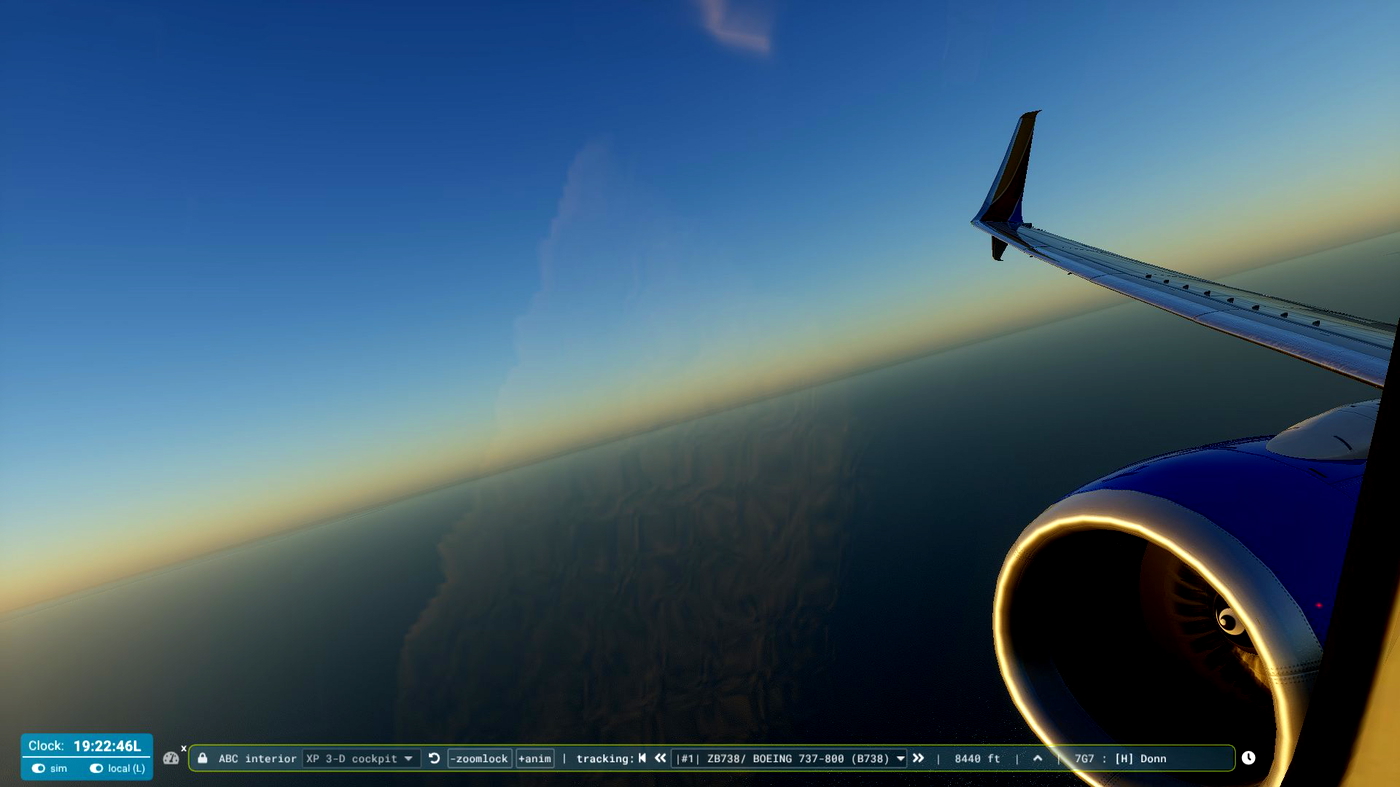Viewport: 1400px width, 787px height.
Task: Open the XP 3-D cockpit view dropdown
Action: (362, 758)
